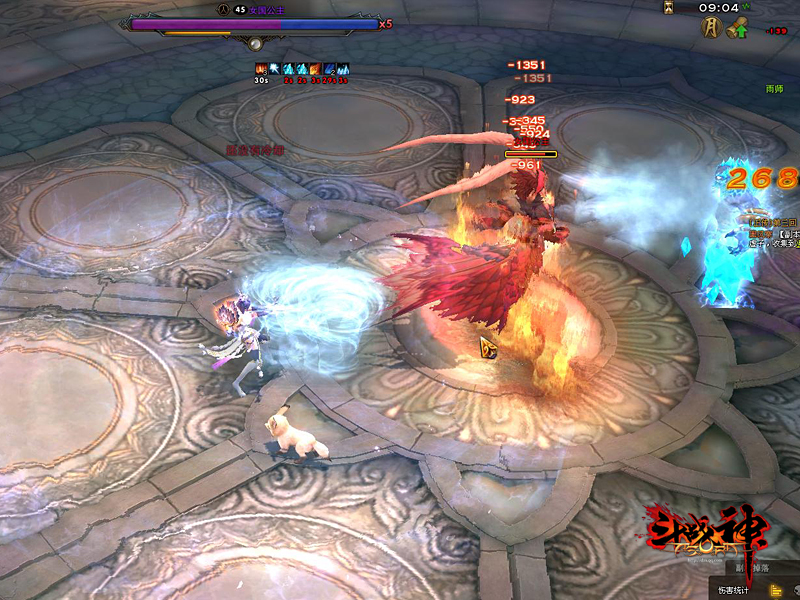Open the 伤害统计 damage statistics panel
This screenshot has height=600, width=800.
pos(732,590)
